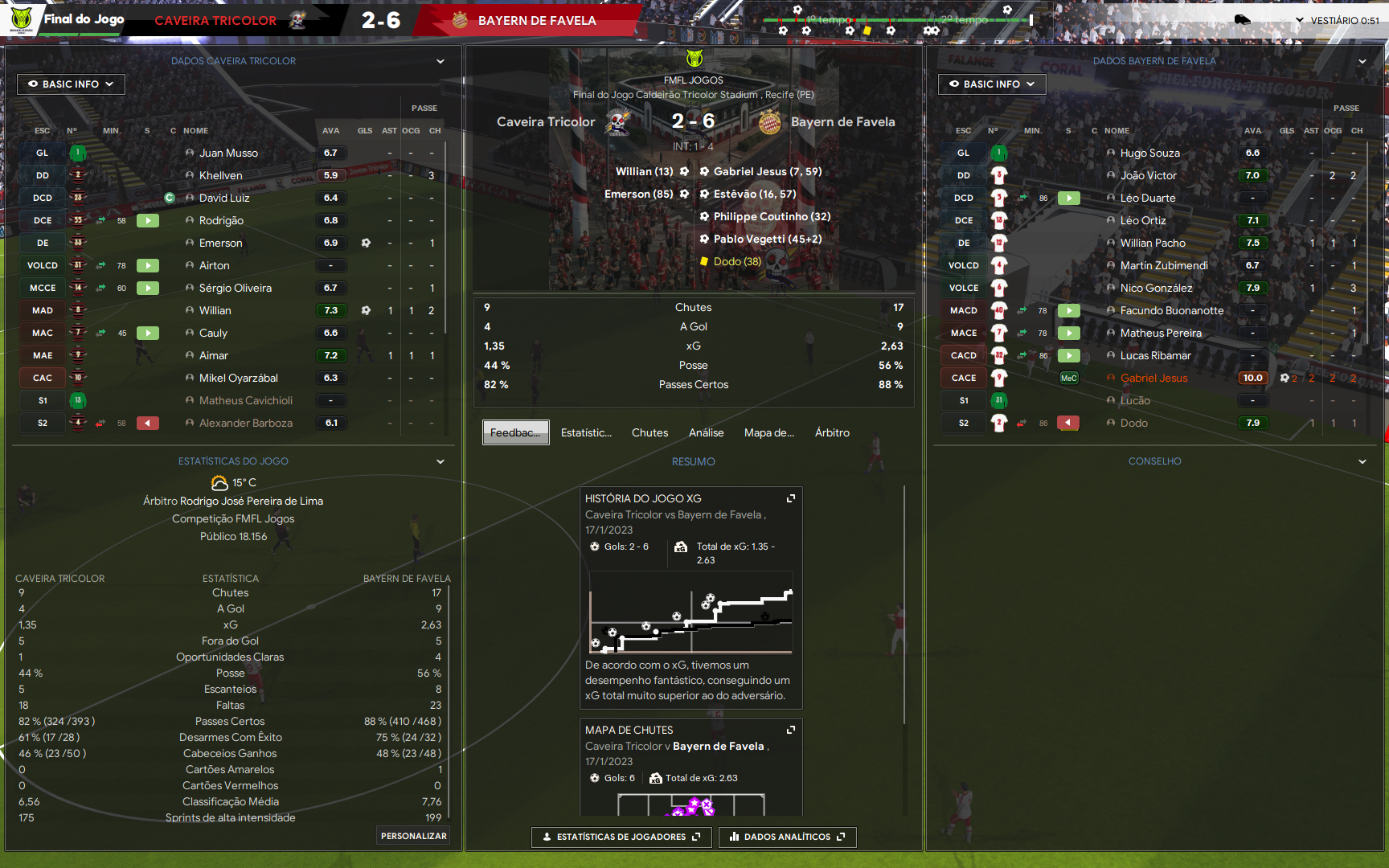
Task: Expand the Mapa de Chutes panel
Action: pos(791,730)
